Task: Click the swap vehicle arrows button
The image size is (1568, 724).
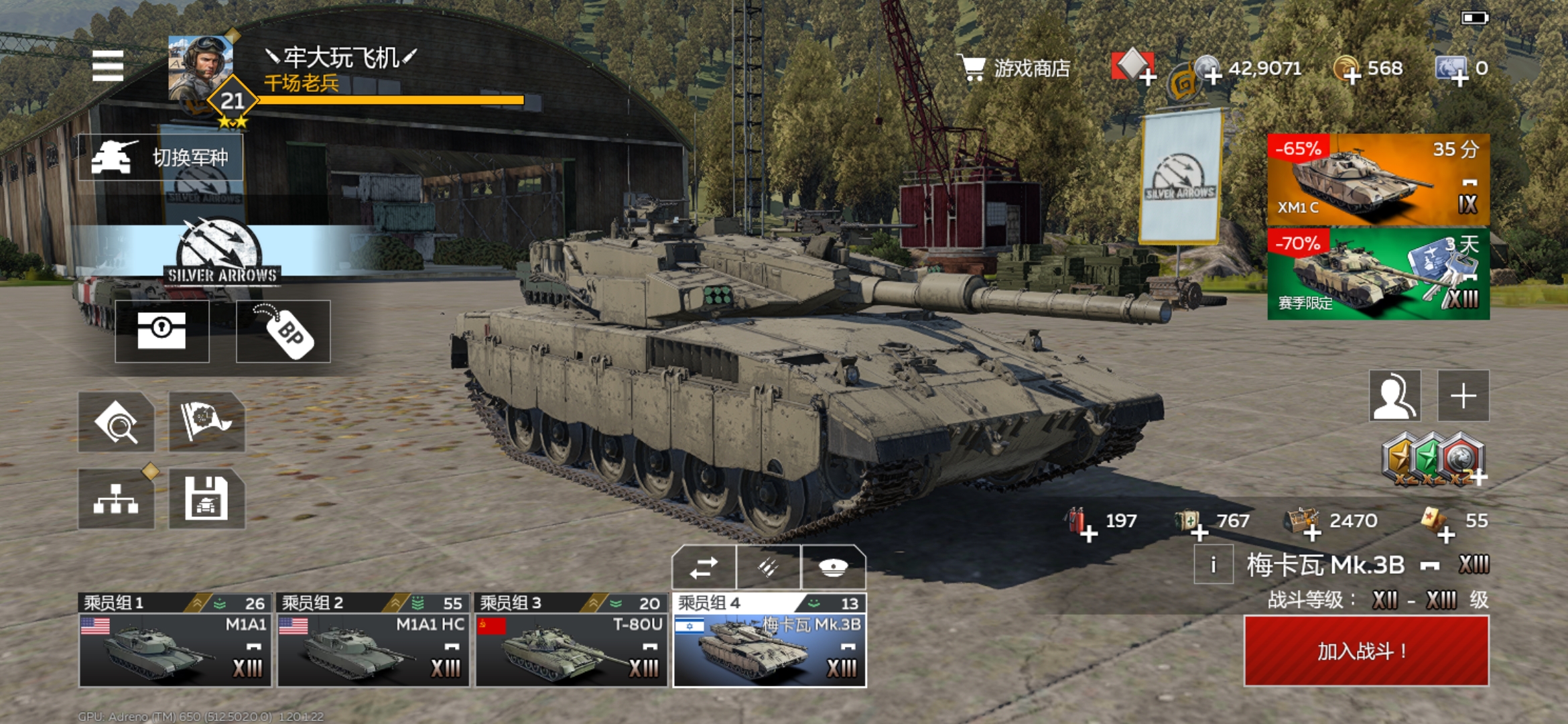Action: (704, 568)
